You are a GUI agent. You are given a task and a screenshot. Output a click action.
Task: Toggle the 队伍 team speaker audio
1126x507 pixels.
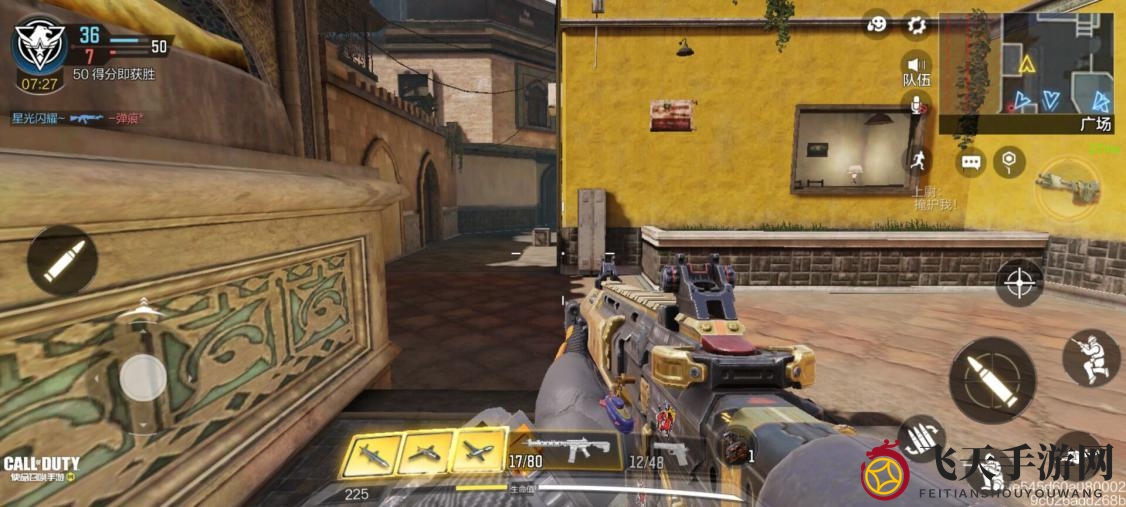click(916, 67)
